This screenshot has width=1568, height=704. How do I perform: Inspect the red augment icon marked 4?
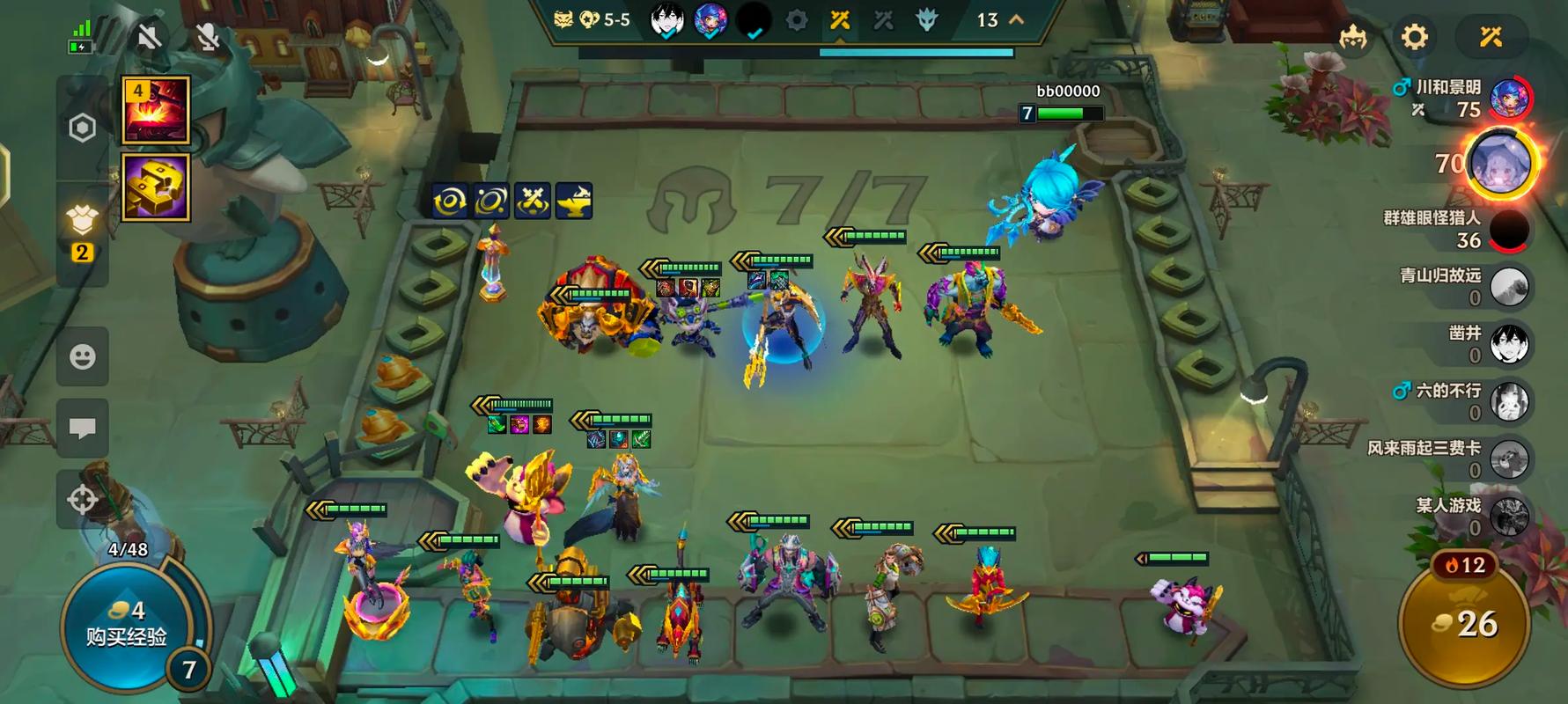point(156,110)
